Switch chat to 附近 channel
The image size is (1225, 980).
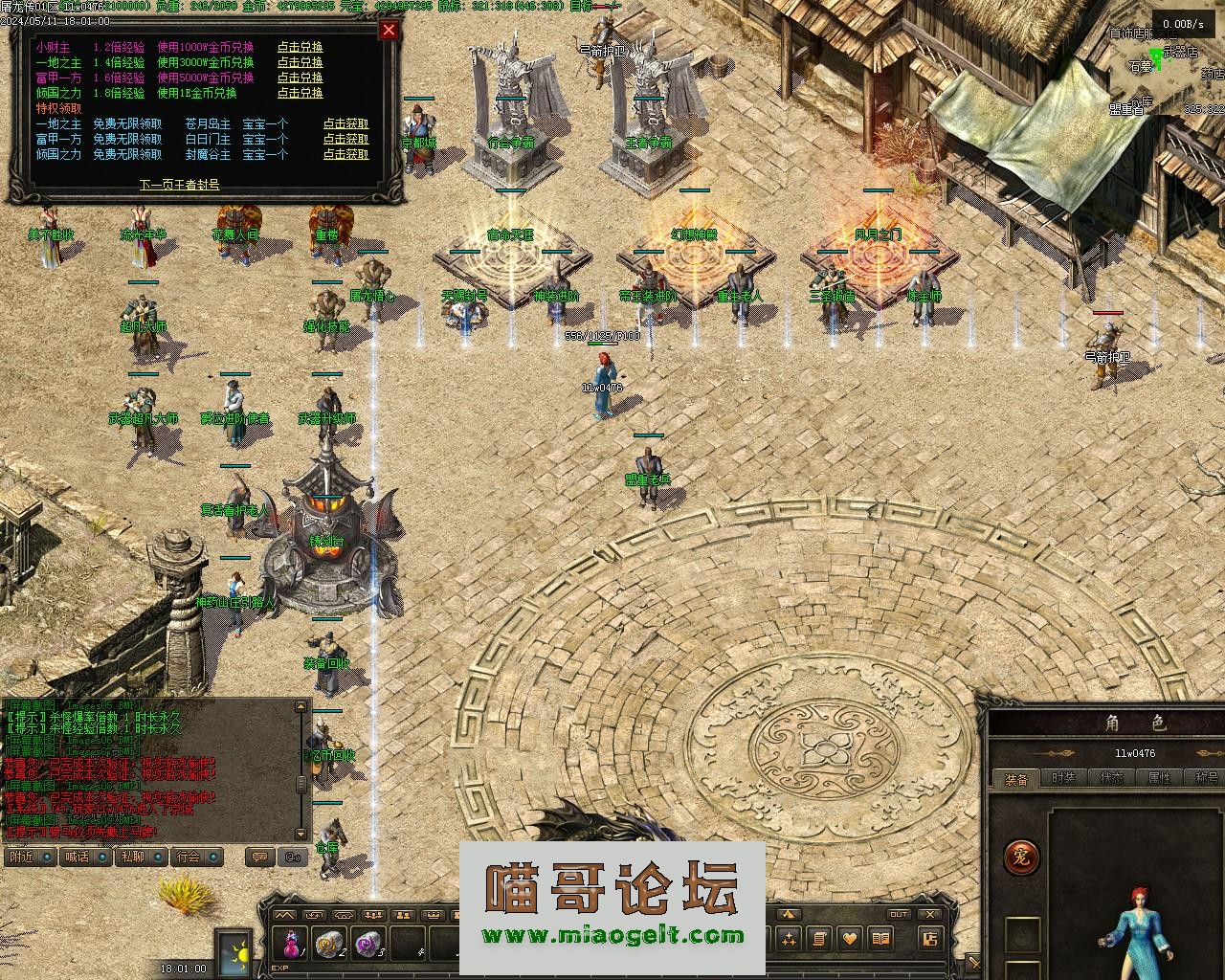[30, 857]
